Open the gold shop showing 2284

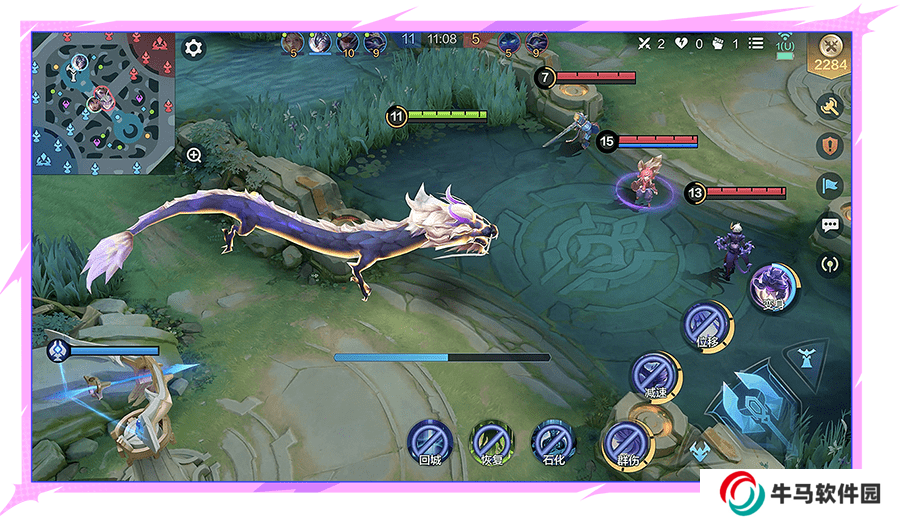pyautogui.click(x=830, y=56)
